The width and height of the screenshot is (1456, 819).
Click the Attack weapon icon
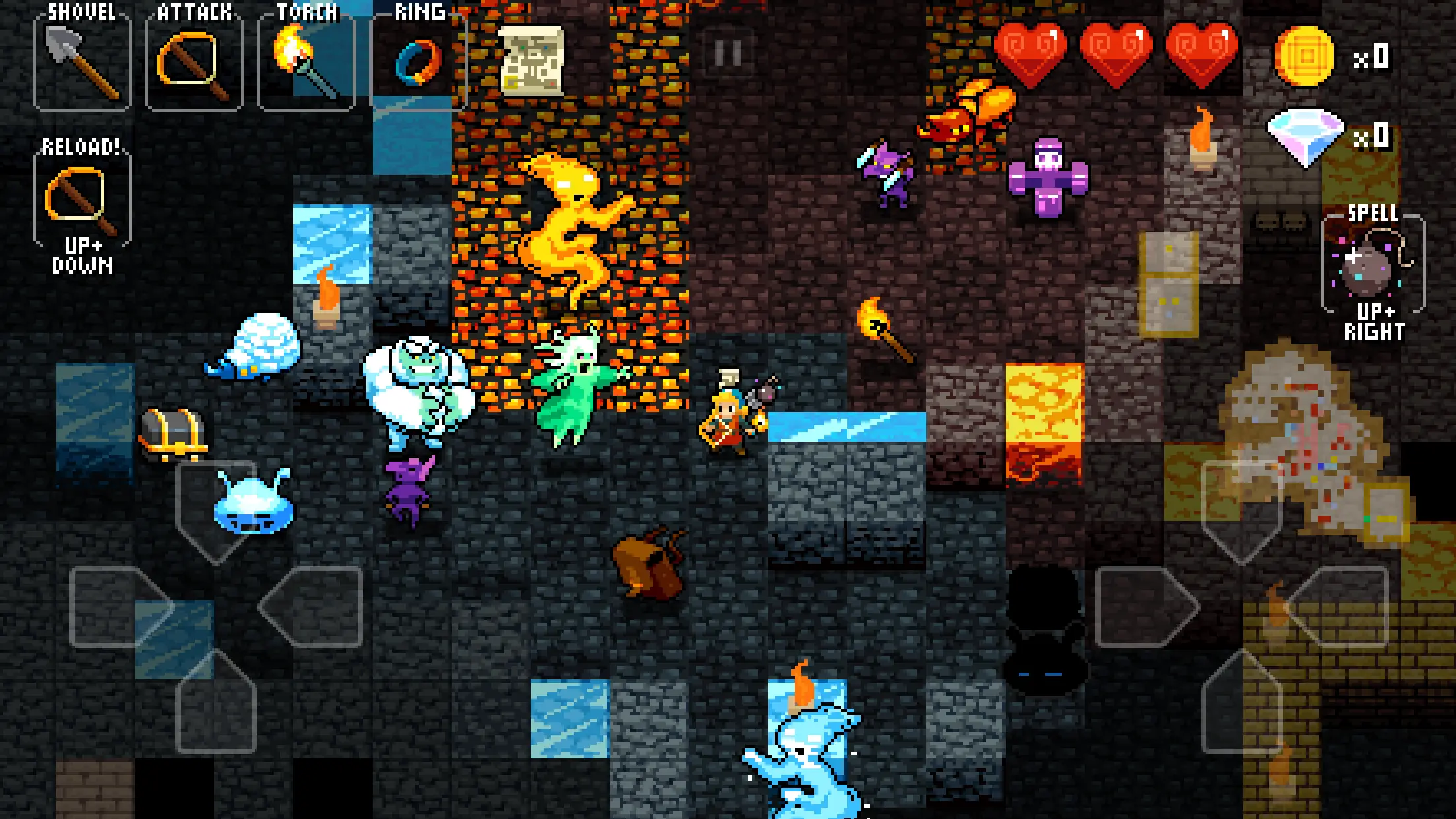click(191, 63)
